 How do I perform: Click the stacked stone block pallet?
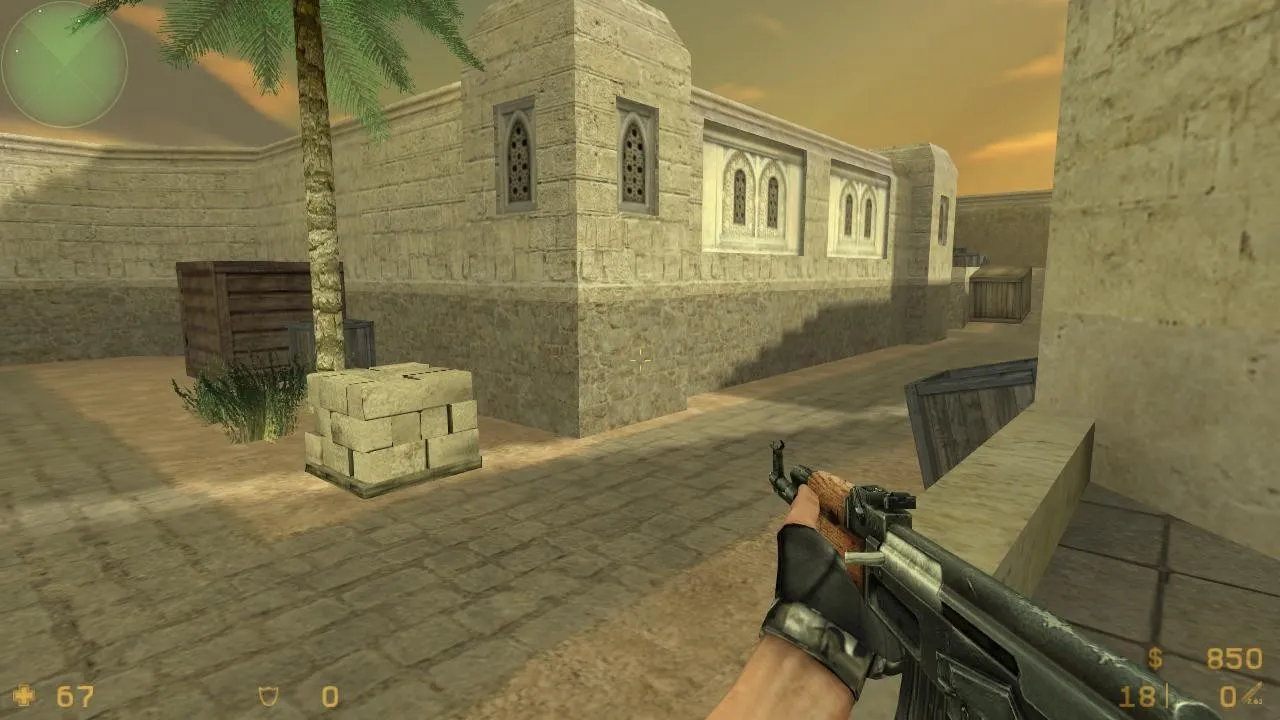tap(390, 420)
